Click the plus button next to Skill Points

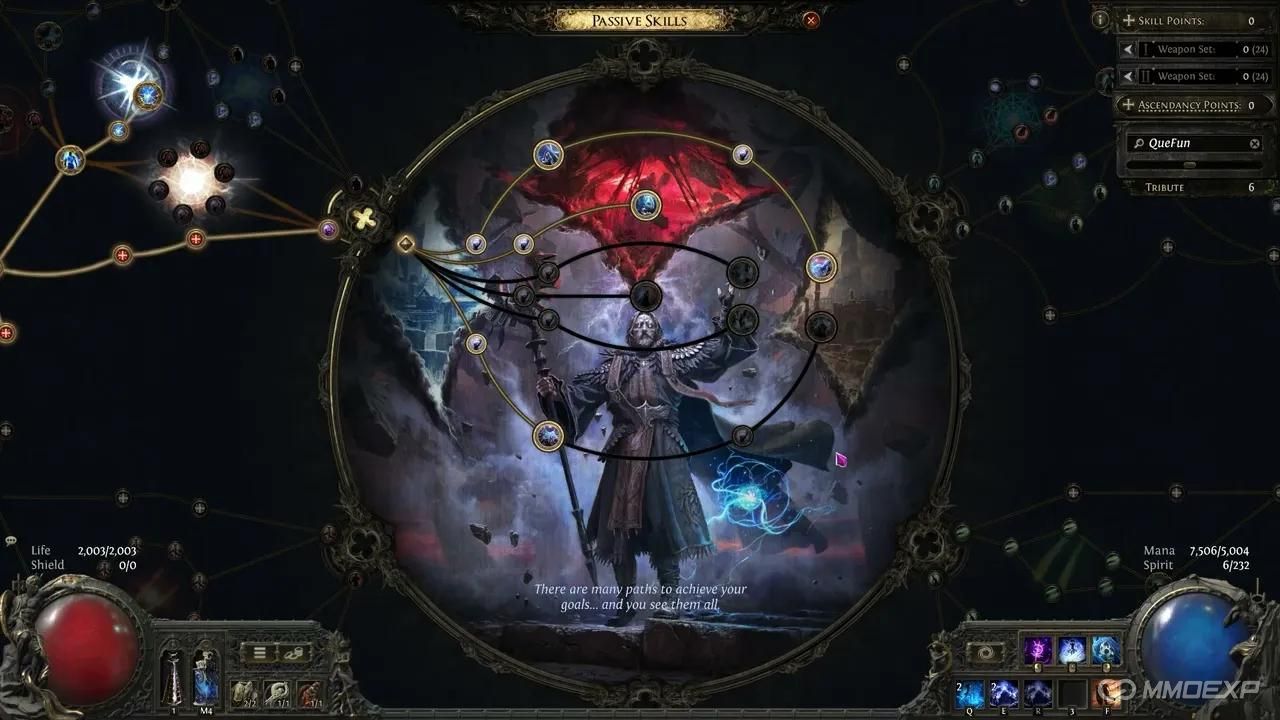point(1128,20)
